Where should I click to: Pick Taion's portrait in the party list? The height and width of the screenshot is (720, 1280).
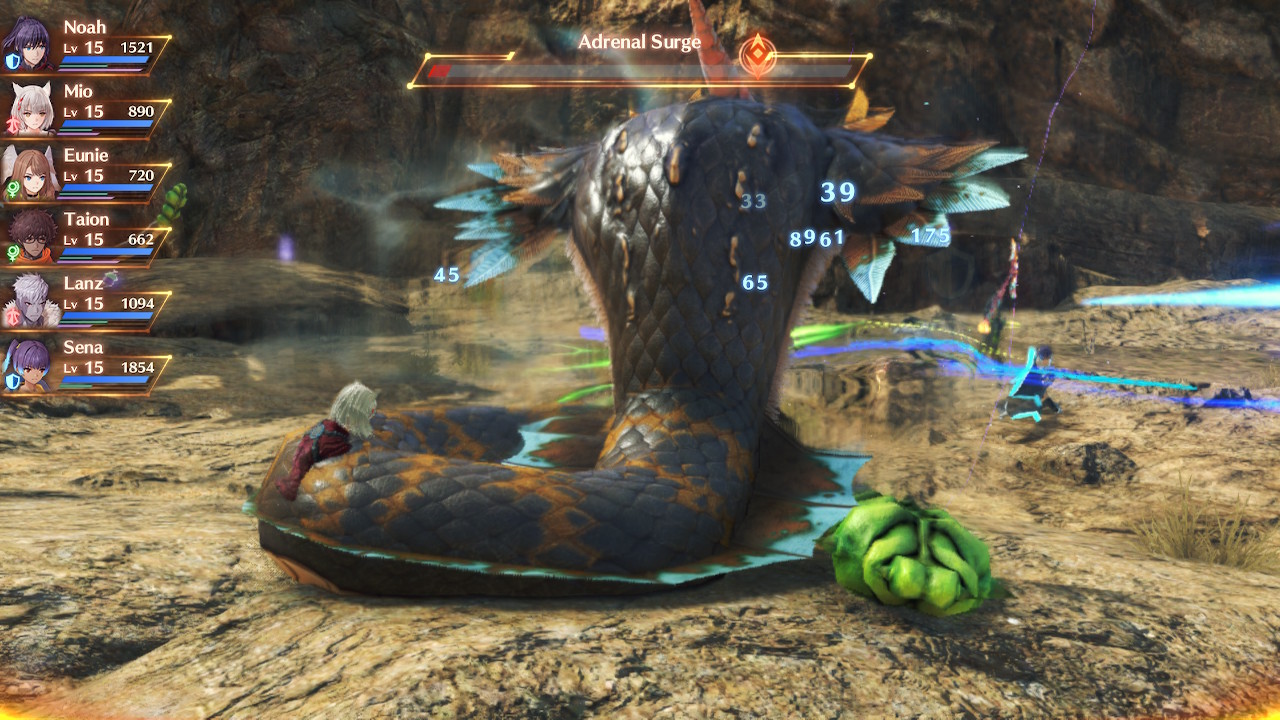coord(30,237)
